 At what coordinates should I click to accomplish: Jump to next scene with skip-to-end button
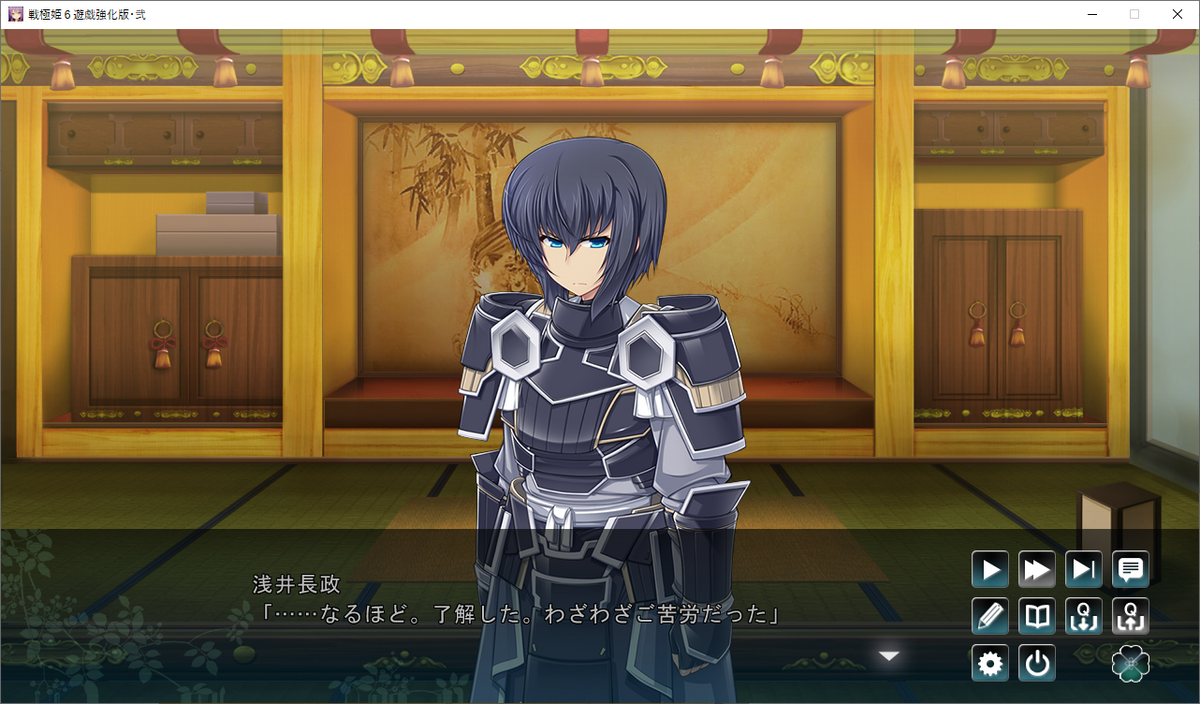[x=1084, y=570]
